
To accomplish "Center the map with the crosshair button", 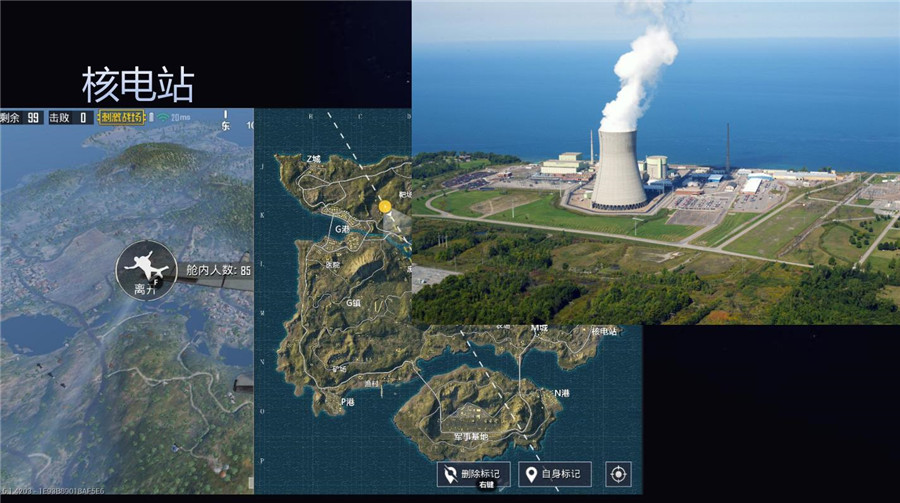I will pos(619,474).
